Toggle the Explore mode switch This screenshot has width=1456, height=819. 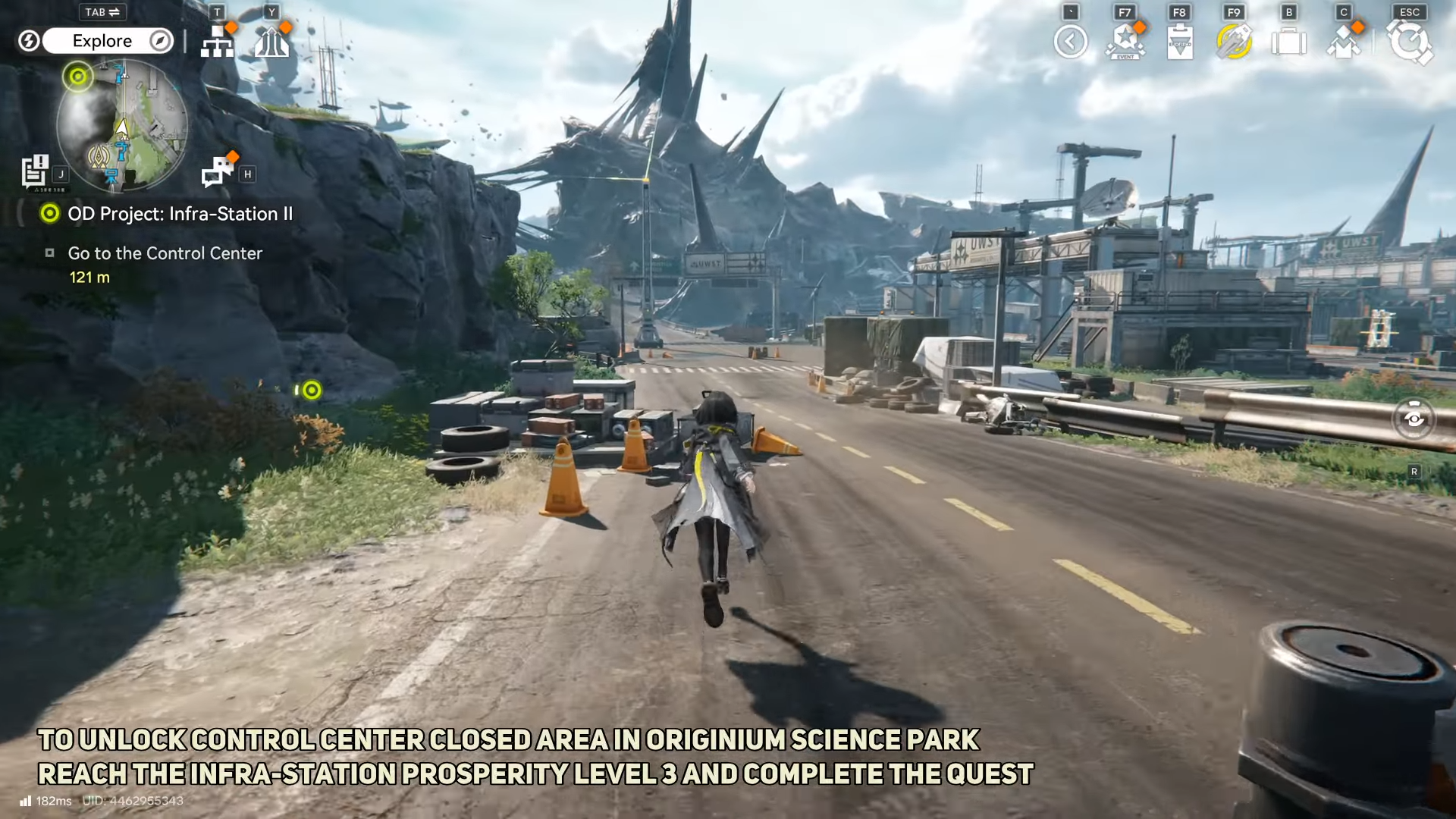click(x=102, y=41)
